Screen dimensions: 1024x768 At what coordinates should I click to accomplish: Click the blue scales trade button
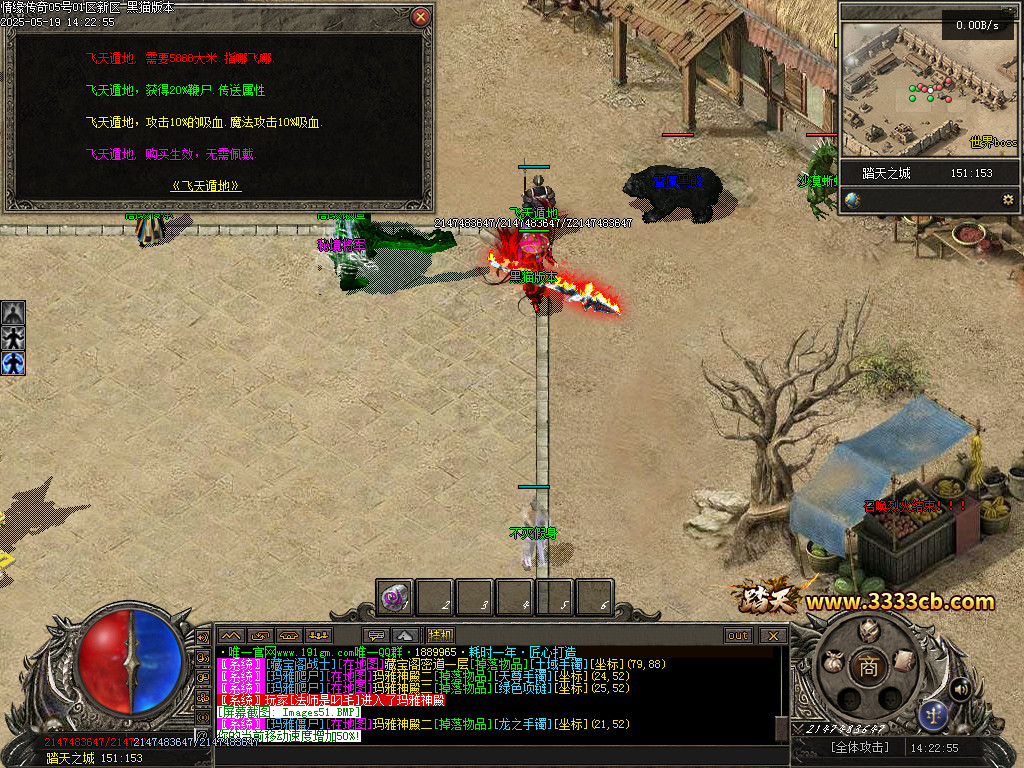933,714
